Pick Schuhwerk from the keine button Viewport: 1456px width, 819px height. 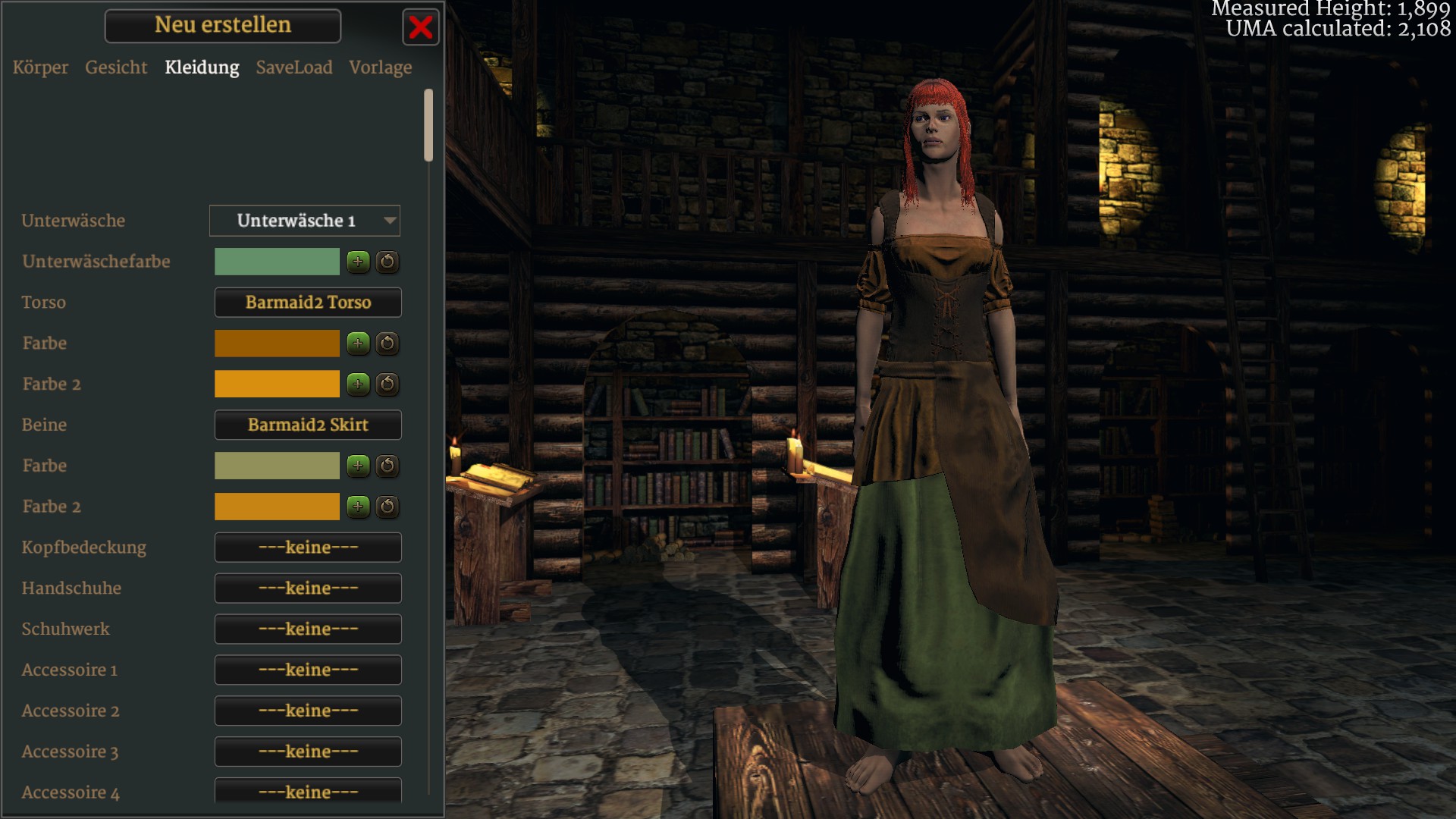point(308,629)
